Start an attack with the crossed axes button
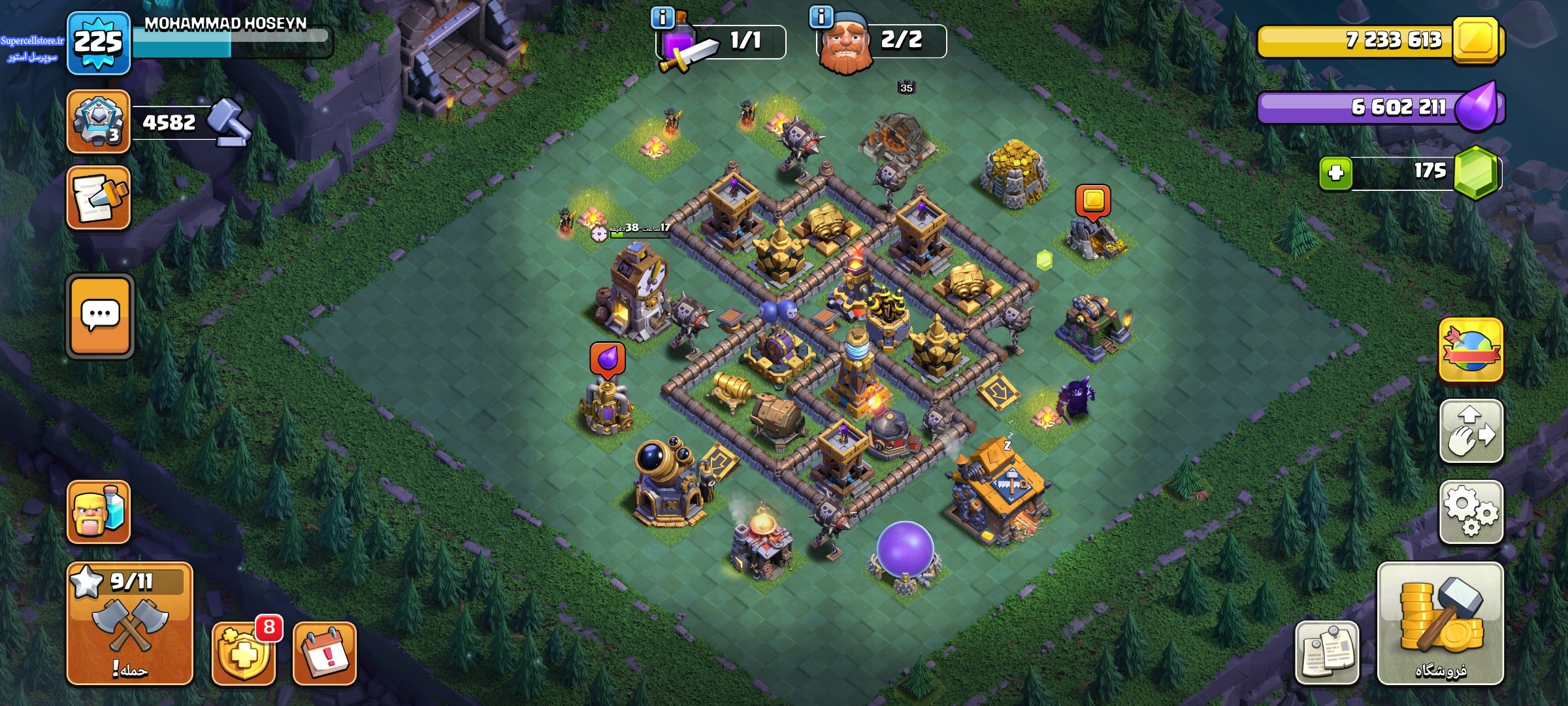1568x706 pixels. [129, 623]
